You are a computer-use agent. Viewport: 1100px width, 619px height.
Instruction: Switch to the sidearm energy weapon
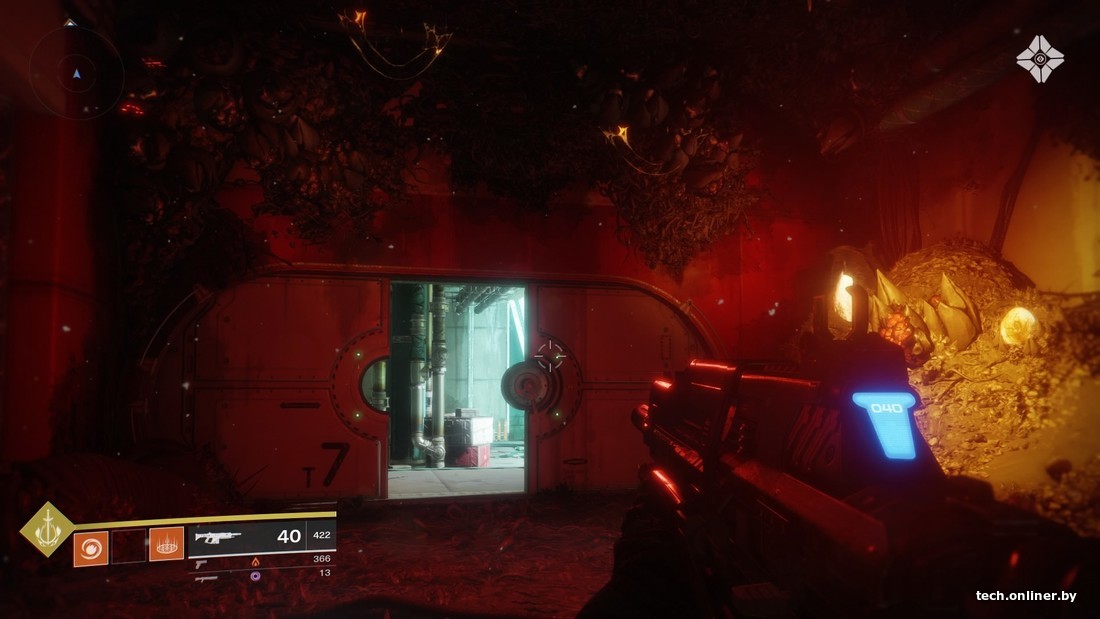point(206,562)
